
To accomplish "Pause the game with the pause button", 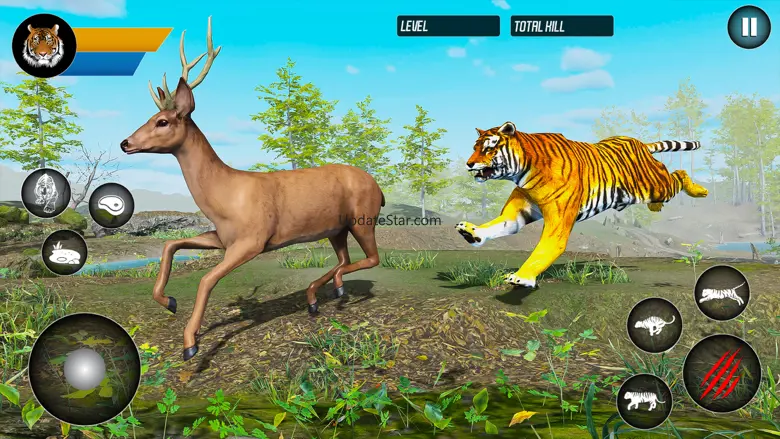I will click(748, 27).
